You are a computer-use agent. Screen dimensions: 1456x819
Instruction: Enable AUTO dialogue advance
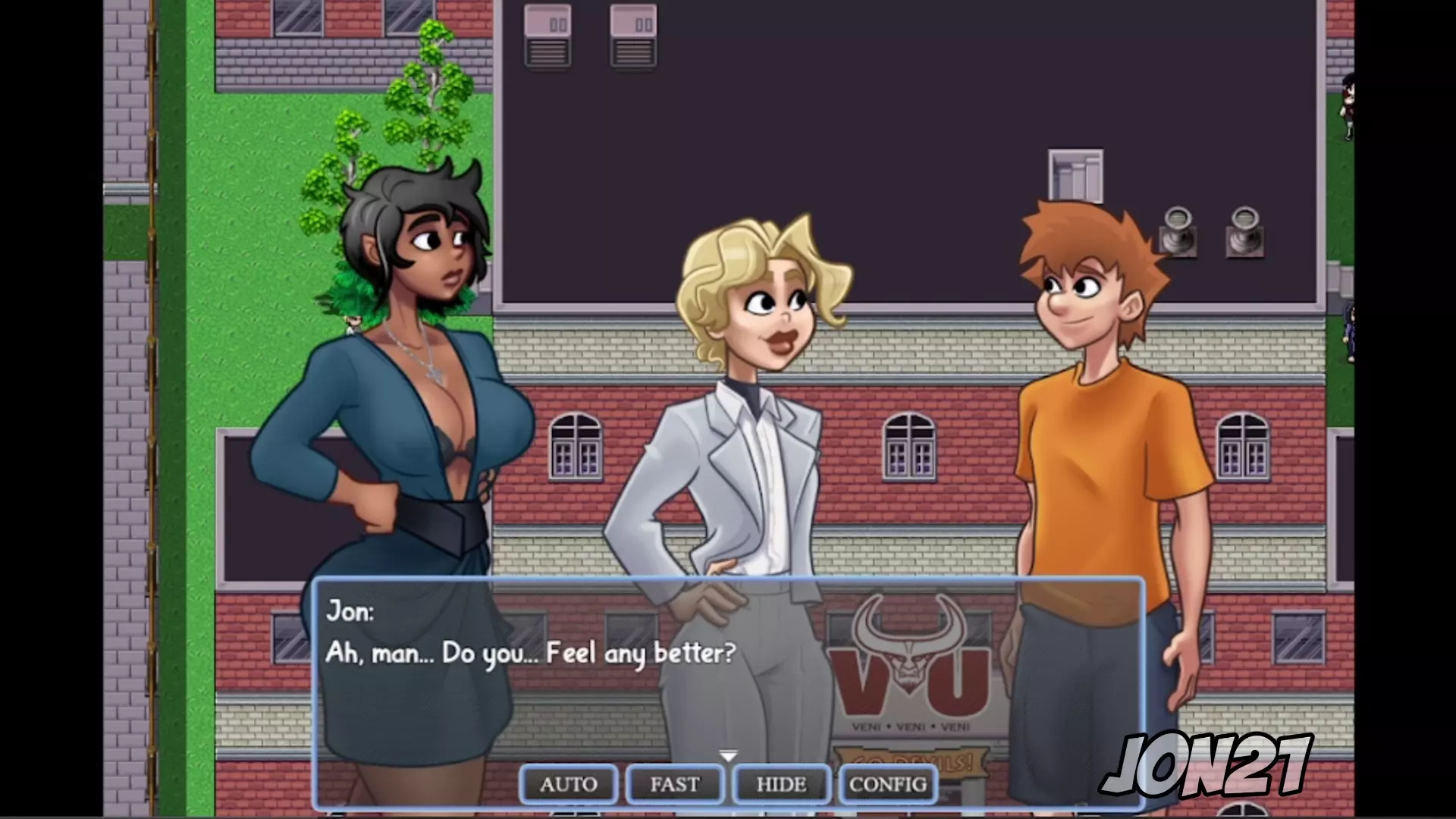tap(569, 784)
